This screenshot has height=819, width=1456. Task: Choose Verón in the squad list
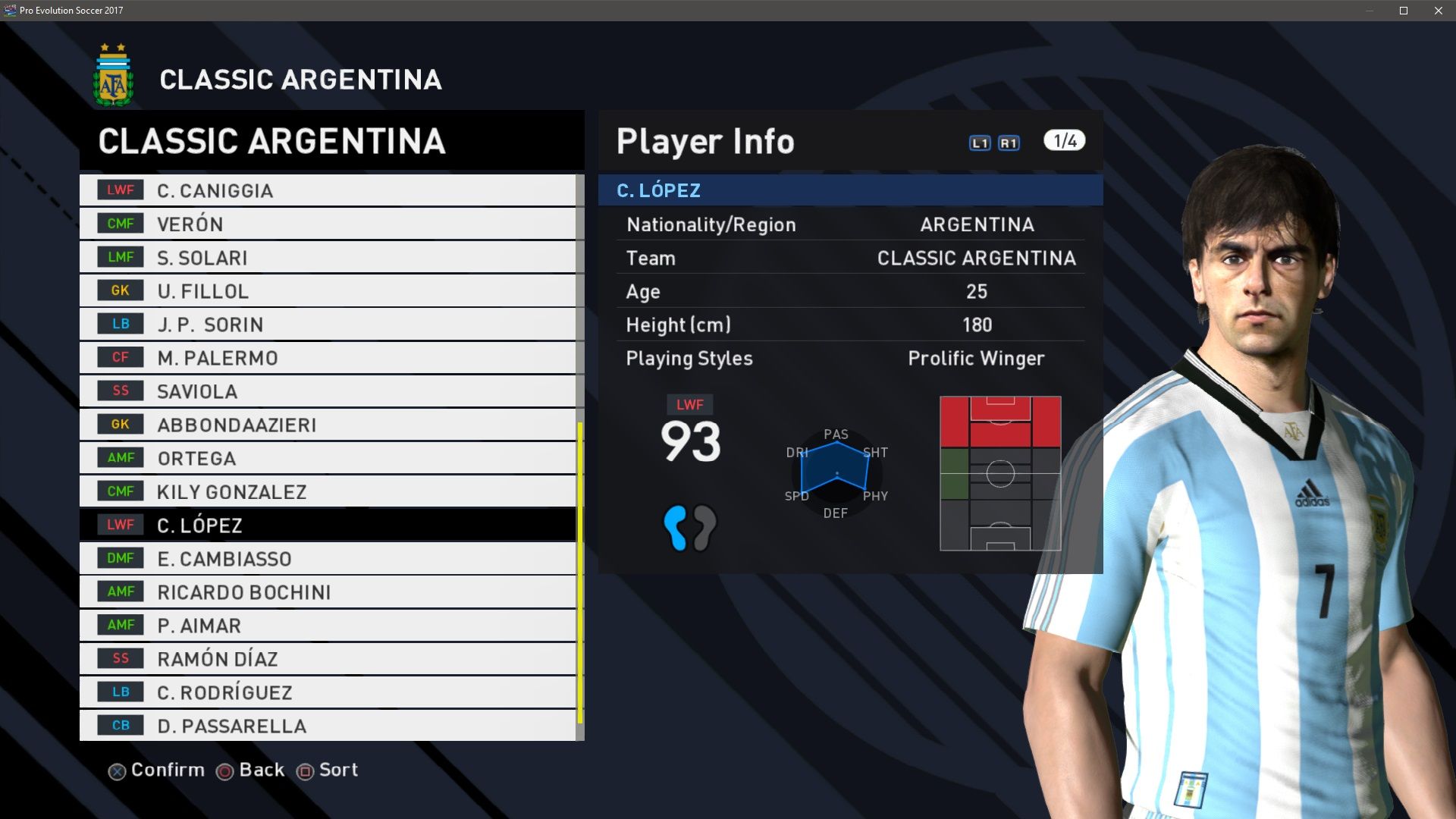(x=328, y=224)
